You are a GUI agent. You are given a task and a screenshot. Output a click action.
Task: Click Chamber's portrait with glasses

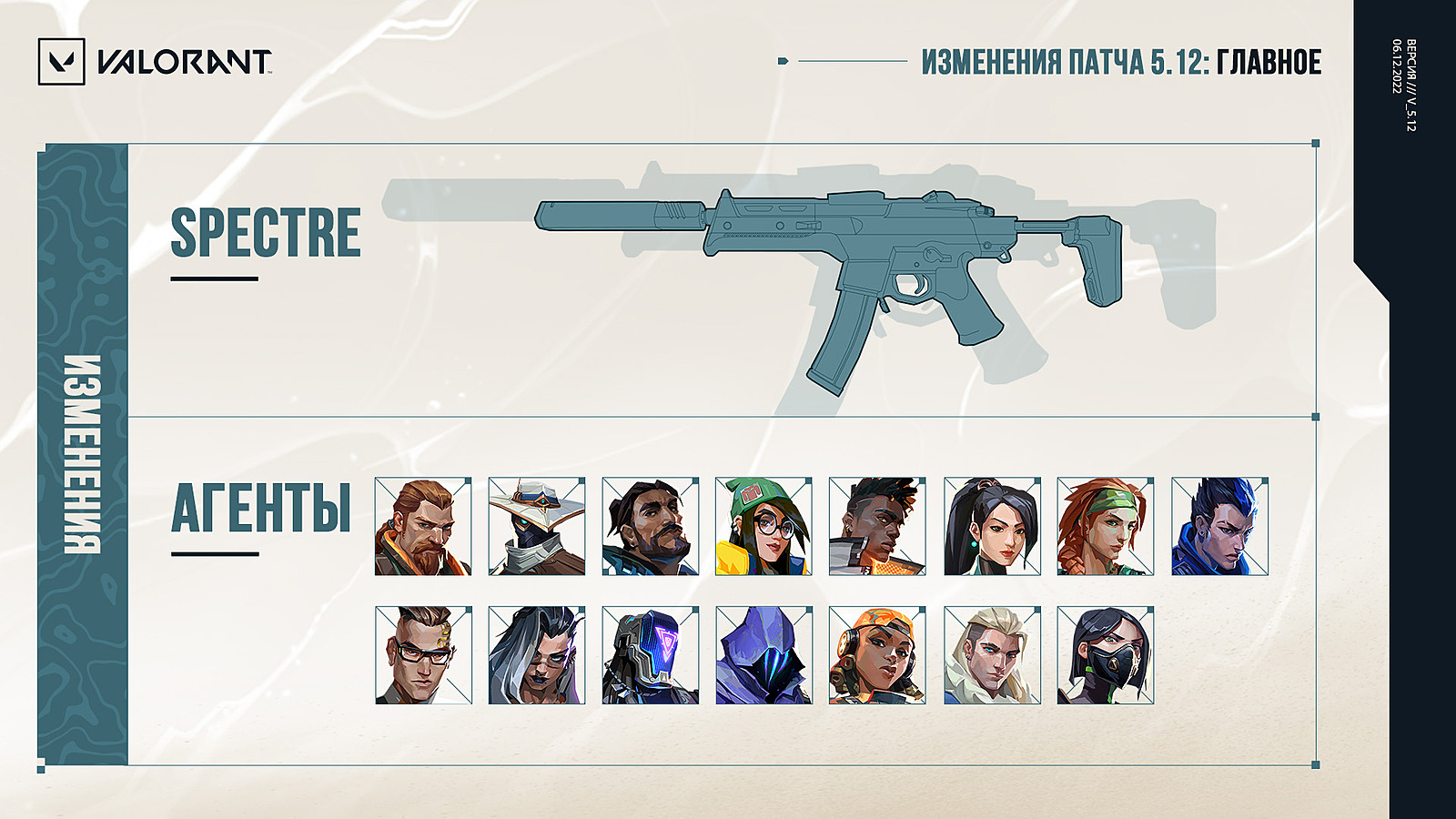pos(423,655)
